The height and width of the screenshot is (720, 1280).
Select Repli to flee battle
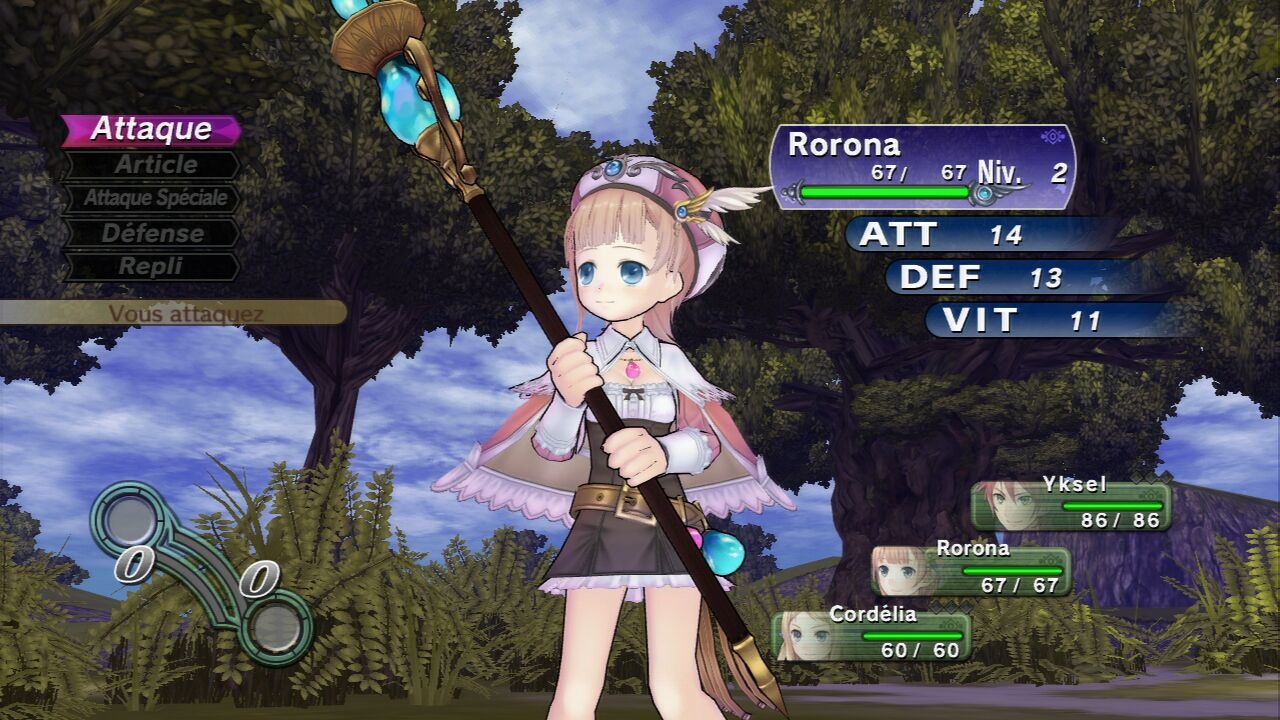(x=151, y=267)
